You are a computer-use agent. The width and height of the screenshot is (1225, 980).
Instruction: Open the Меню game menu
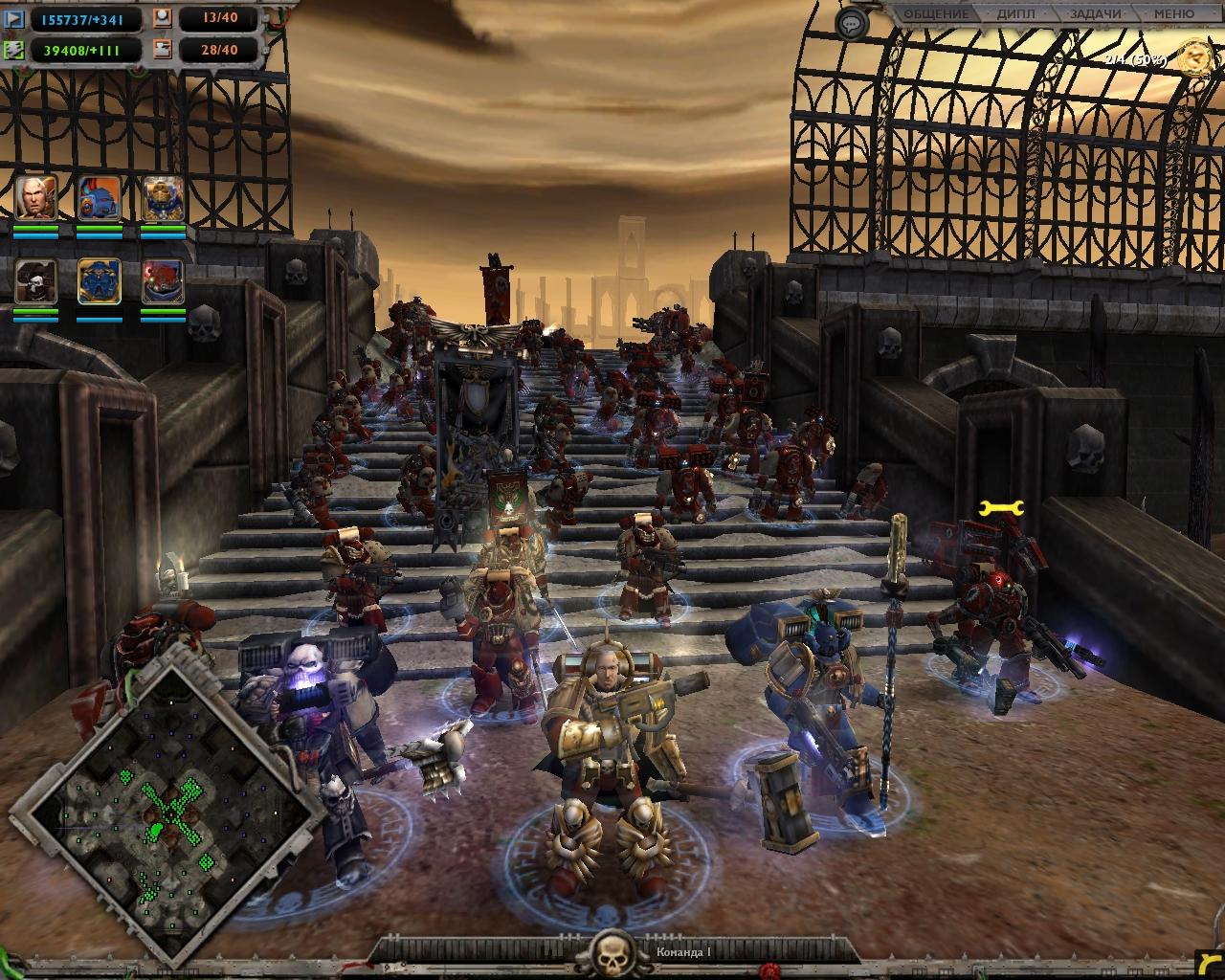pos(1173,14)
